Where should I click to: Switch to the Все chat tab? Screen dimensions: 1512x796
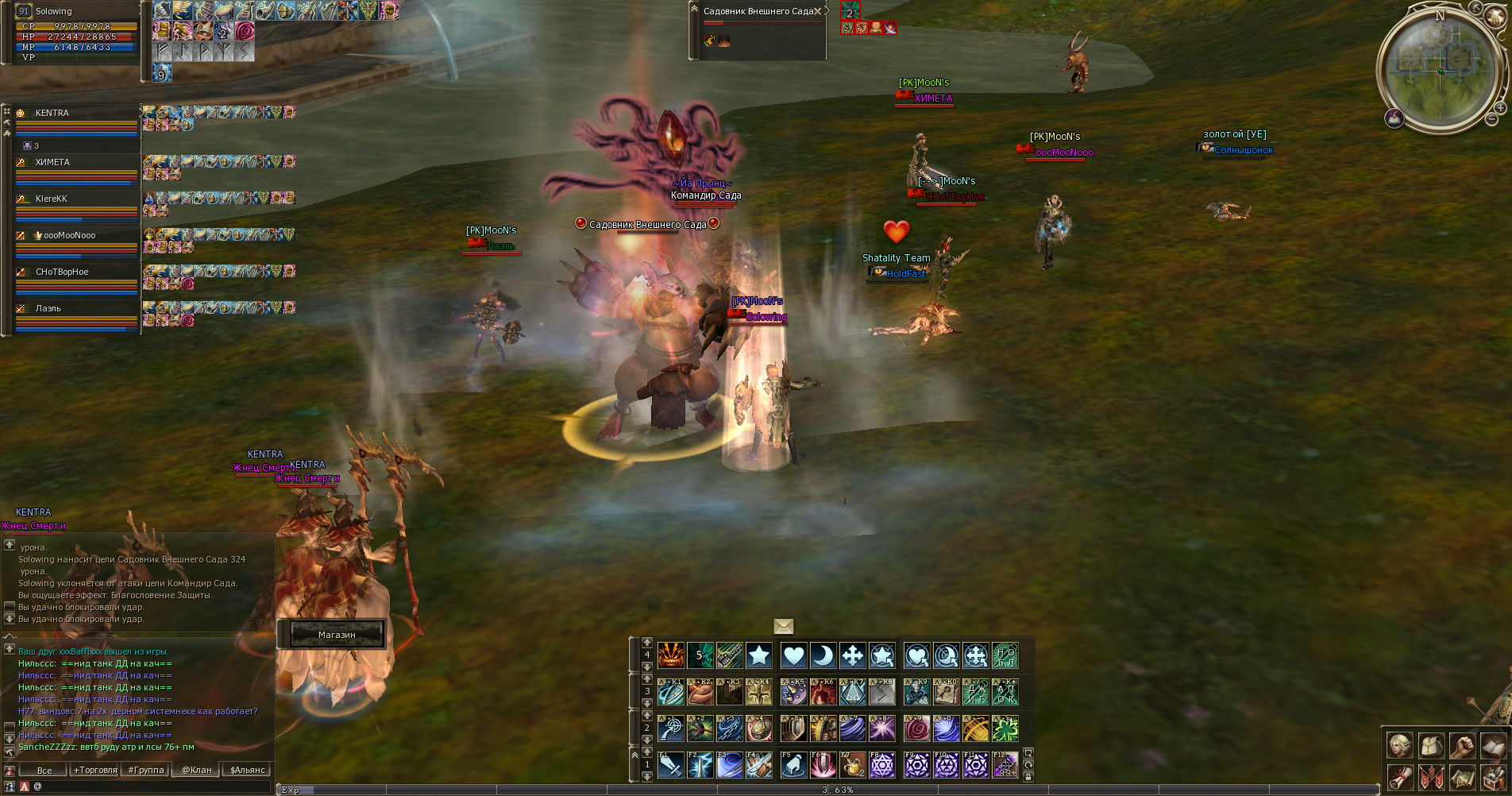tap(44, 770)
